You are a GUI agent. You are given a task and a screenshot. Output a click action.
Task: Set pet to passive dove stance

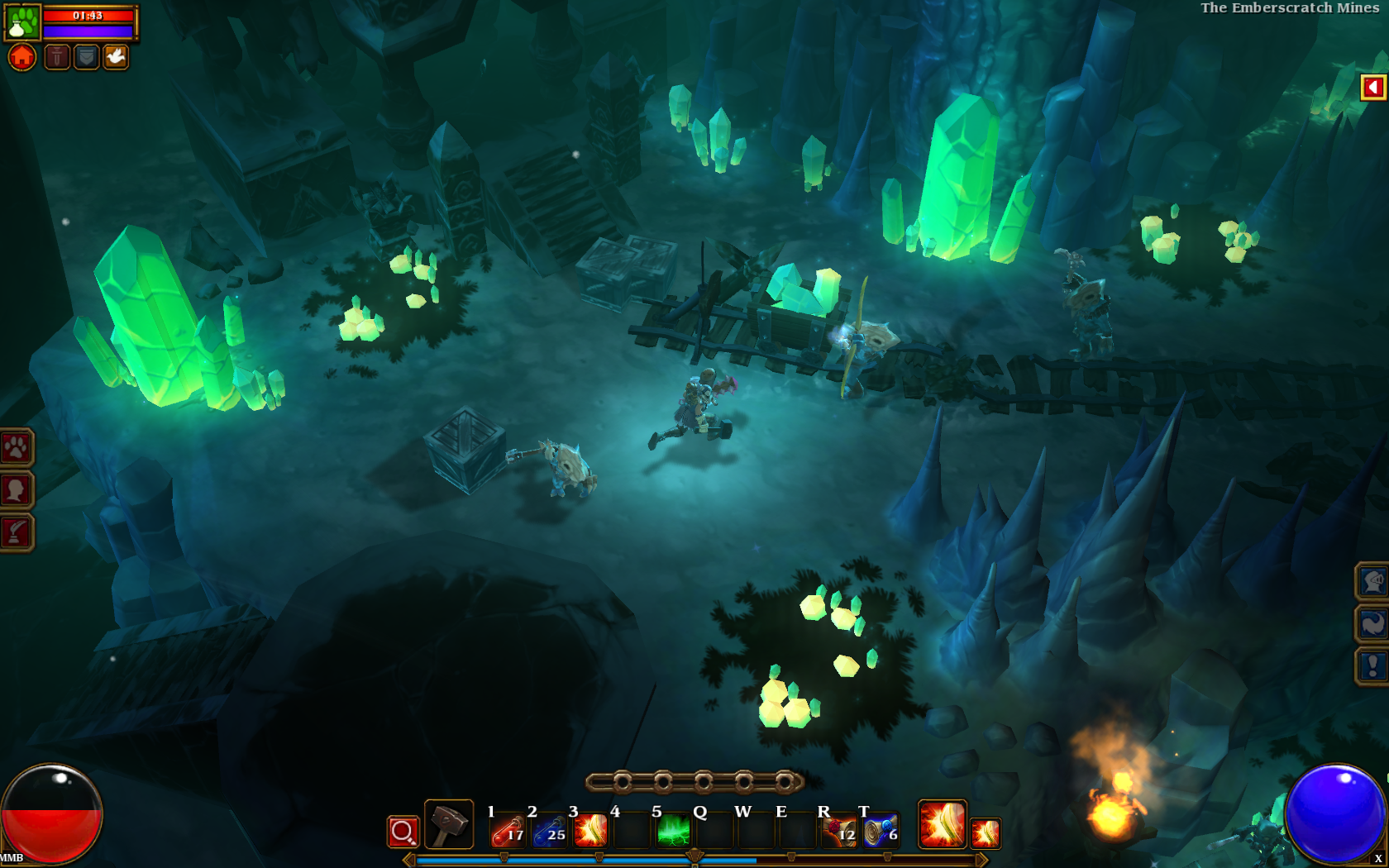coord(116,57)
